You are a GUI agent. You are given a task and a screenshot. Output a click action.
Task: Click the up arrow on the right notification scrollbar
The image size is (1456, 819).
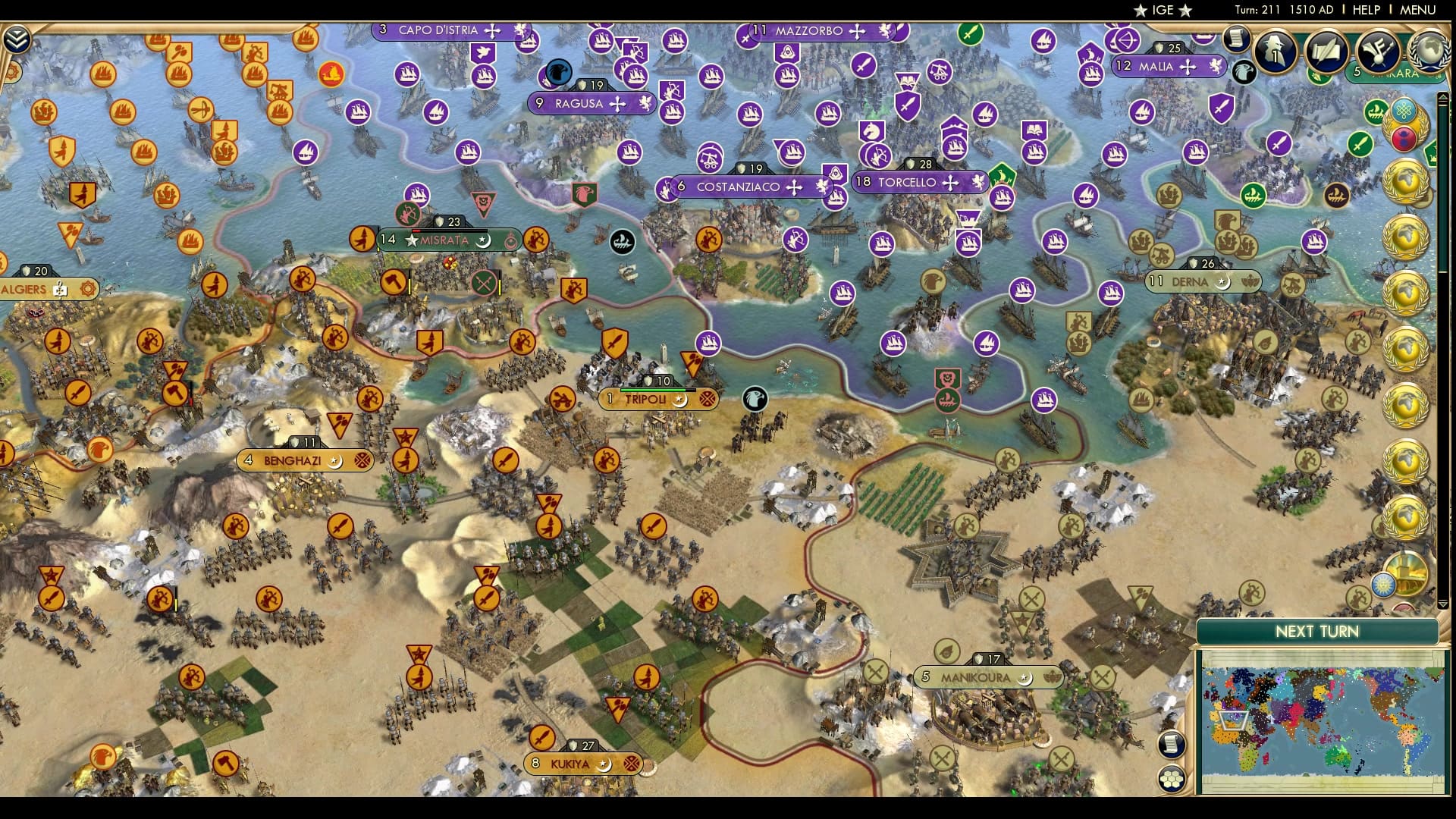(x=1443, y=97)
